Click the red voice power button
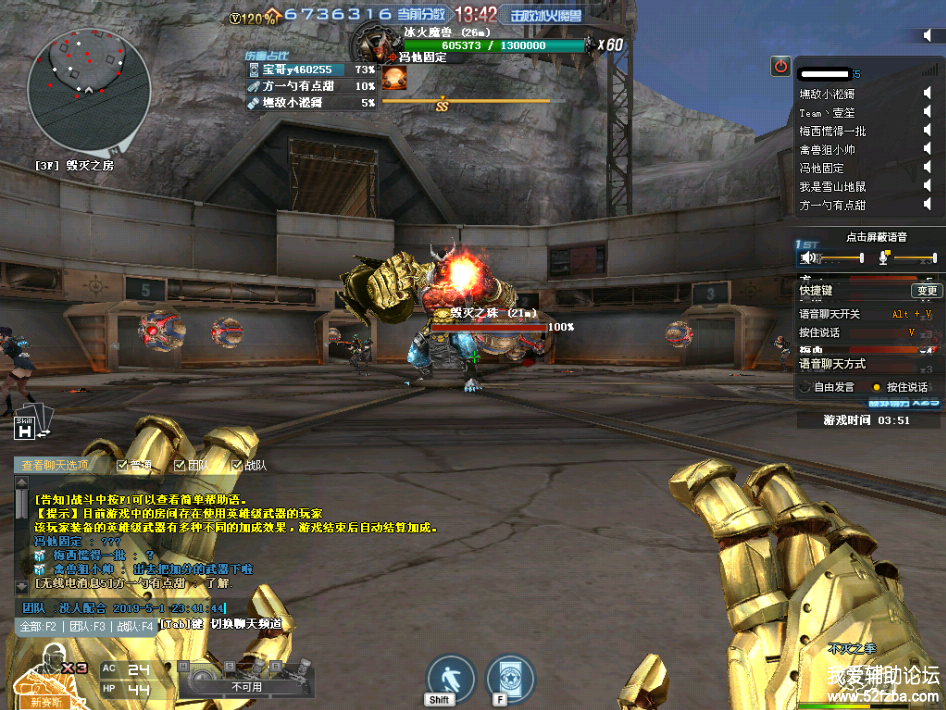Image resolution: width=946 pixels, height=710 pixels. coord(781,66)
